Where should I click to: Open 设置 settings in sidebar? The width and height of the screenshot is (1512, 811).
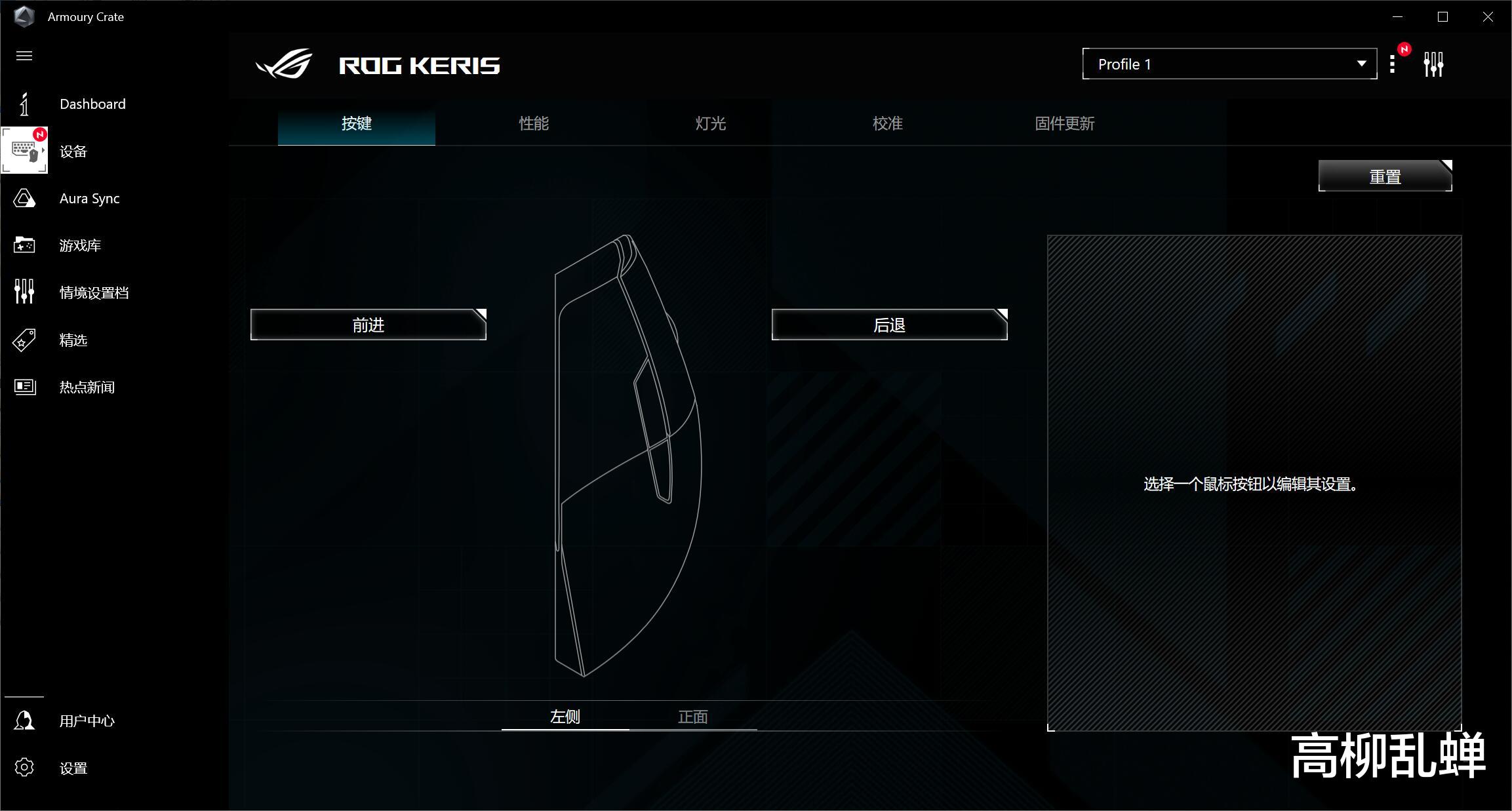click(73, 768)
